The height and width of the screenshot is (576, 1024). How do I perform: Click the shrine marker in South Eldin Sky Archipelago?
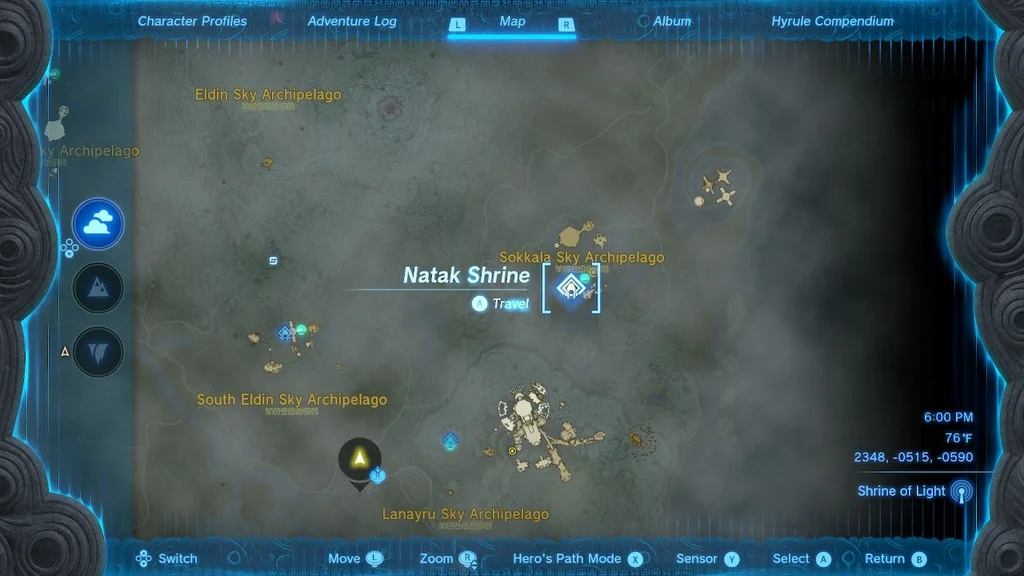(285, 333)
